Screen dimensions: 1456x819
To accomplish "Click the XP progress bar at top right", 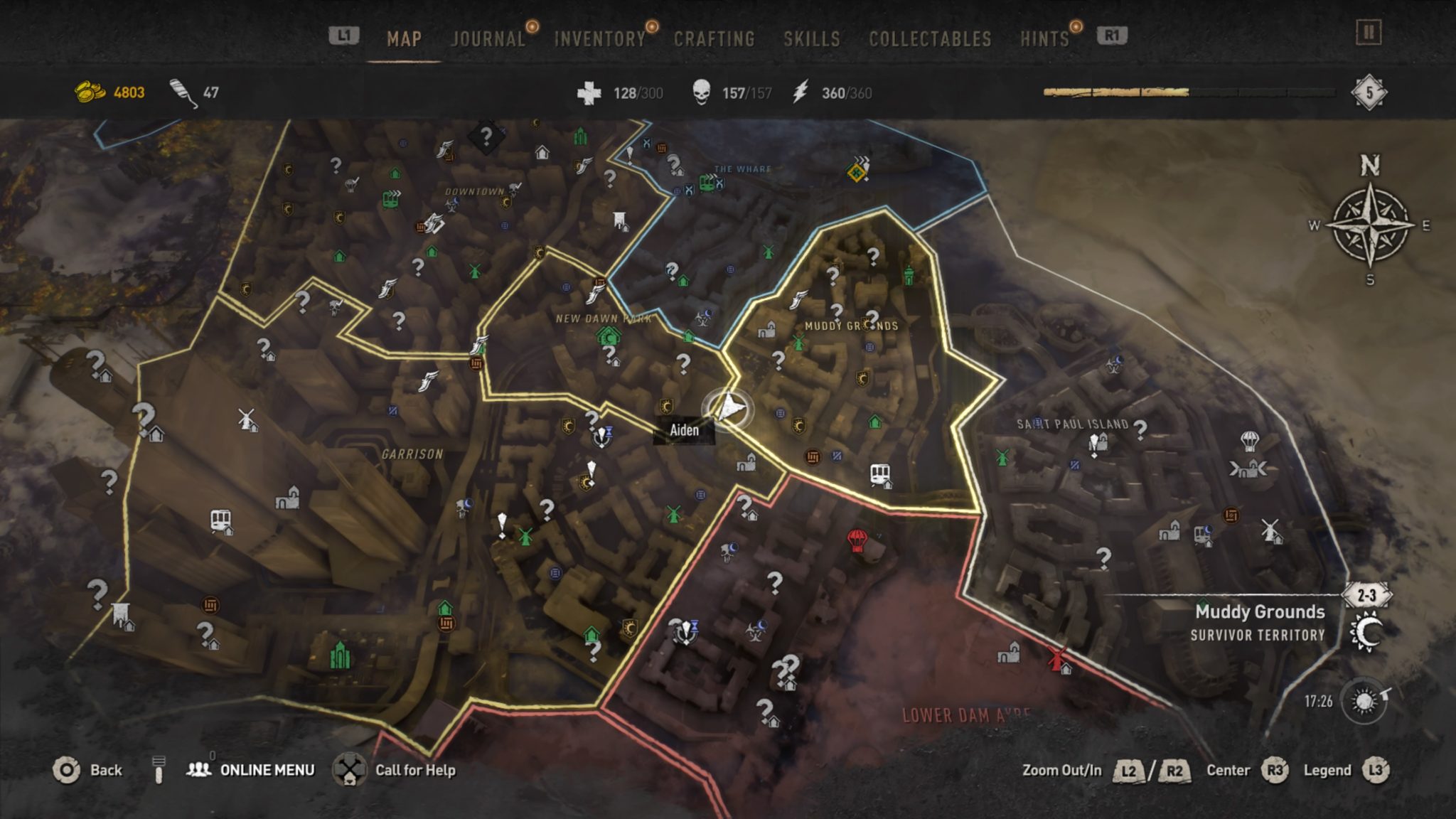I will tap(1173, 91).
